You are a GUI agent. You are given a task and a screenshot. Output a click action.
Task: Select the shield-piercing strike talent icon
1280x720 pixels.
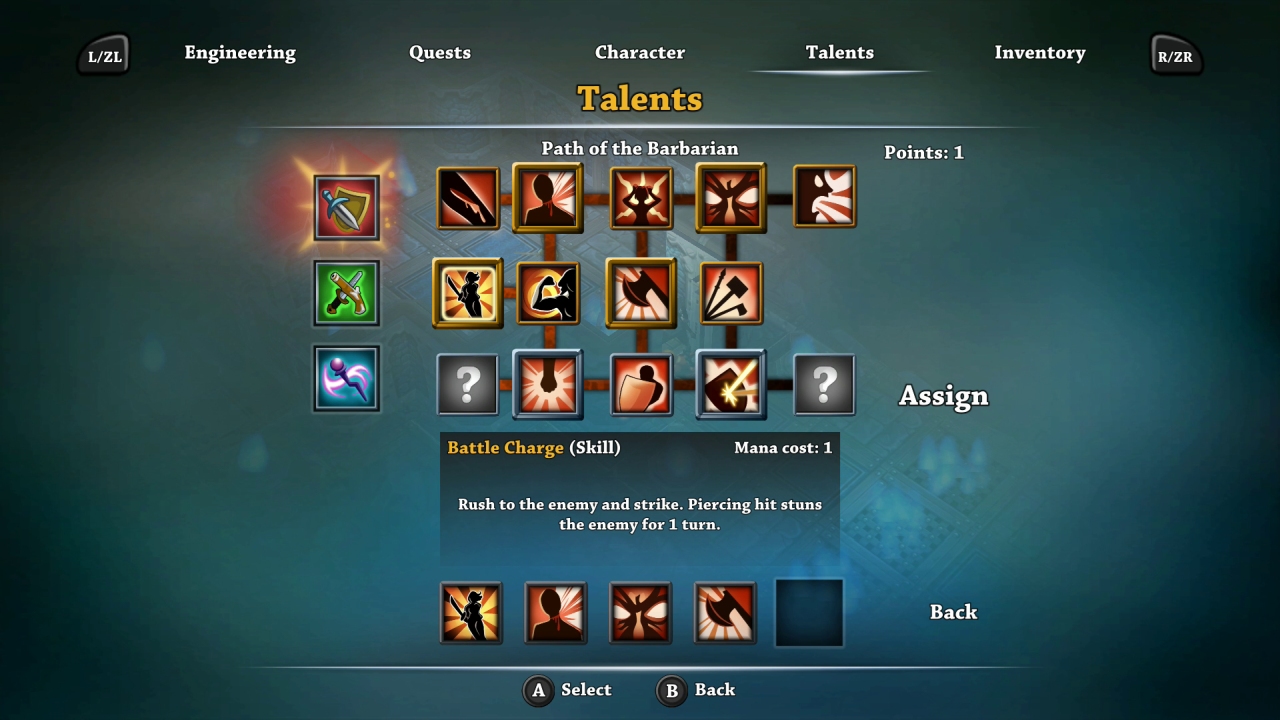[730, 384]
